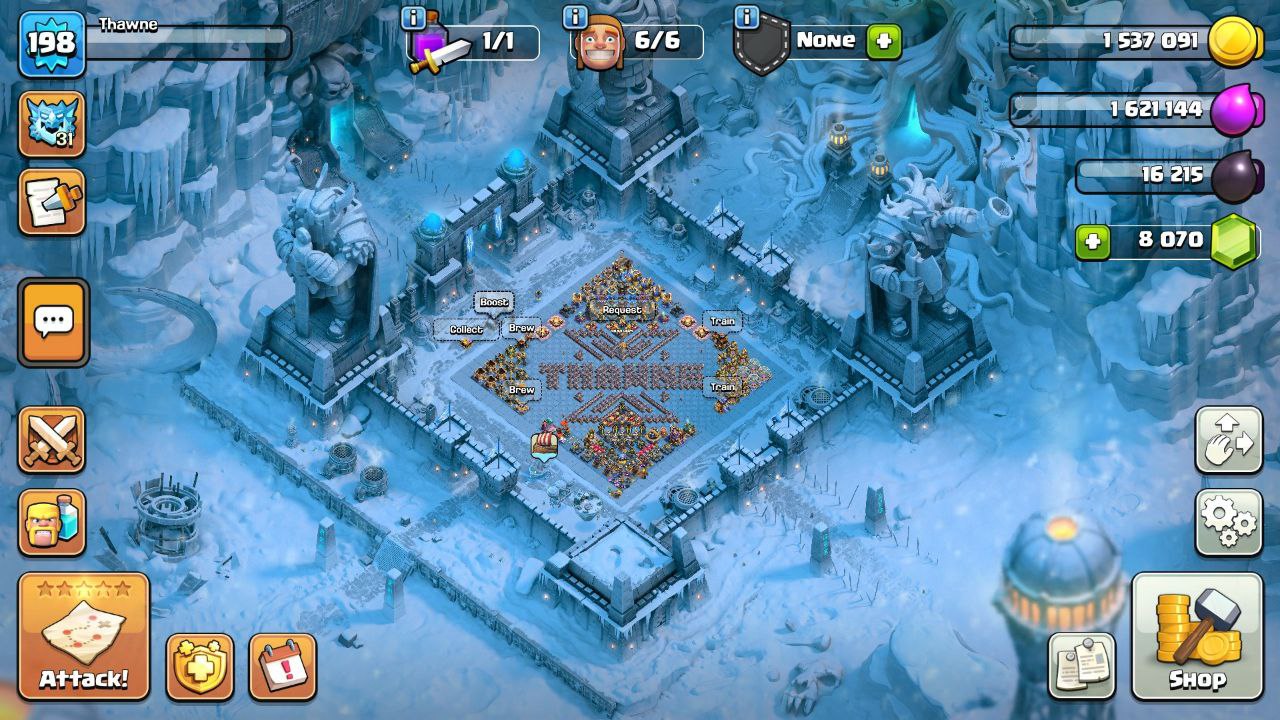The height and width of the screenshot is (720, 1280).
Task: Open the golden shield pass button
Action: (x=200, y=666)
